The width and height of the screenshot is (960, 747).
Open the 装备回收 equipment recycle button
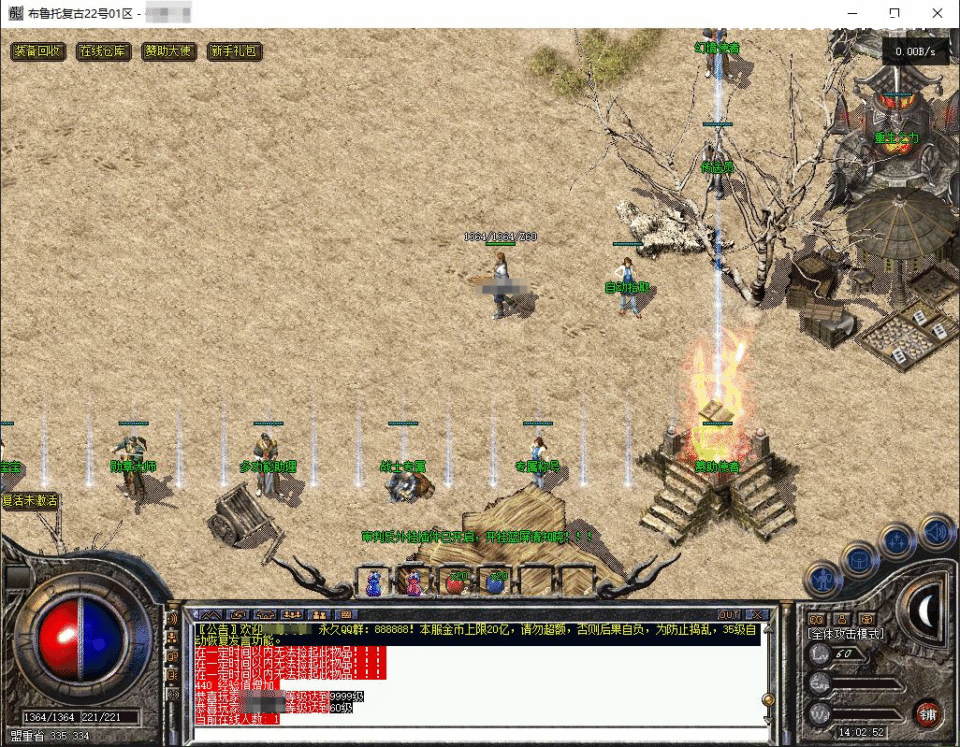[x=39, y=51]
